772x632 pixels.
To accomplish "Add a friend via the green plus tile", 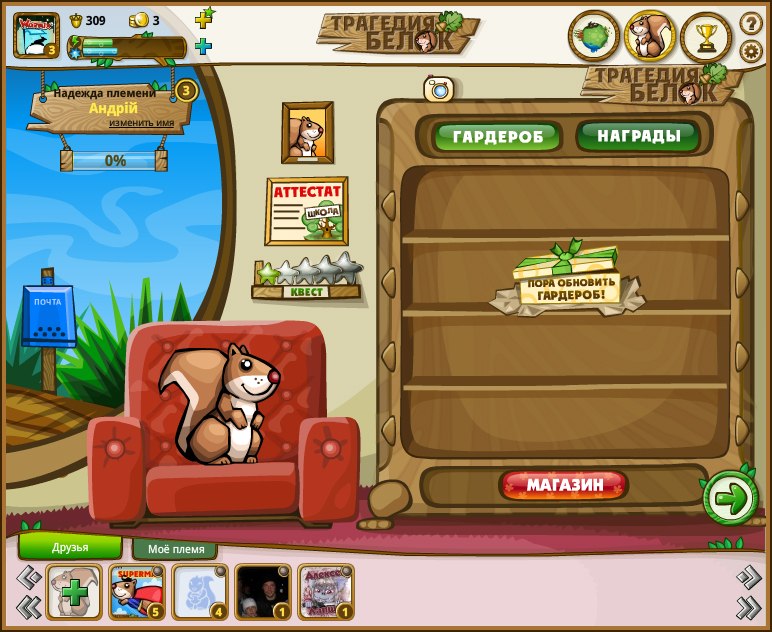I will click(x=74, y=591).
